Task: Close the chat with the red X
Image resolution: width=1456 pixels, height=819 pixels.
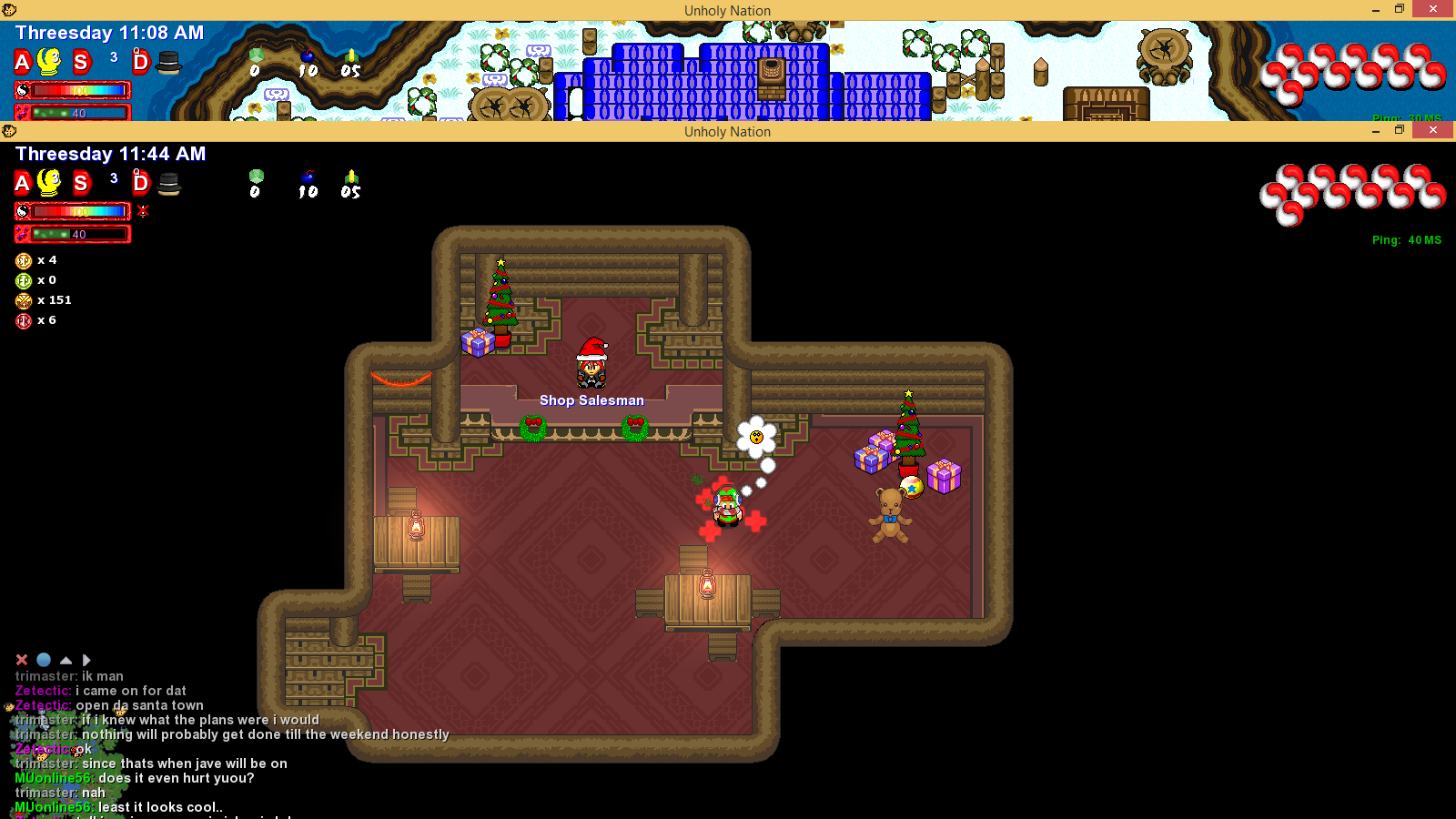Action: click(x=22, y=660)
